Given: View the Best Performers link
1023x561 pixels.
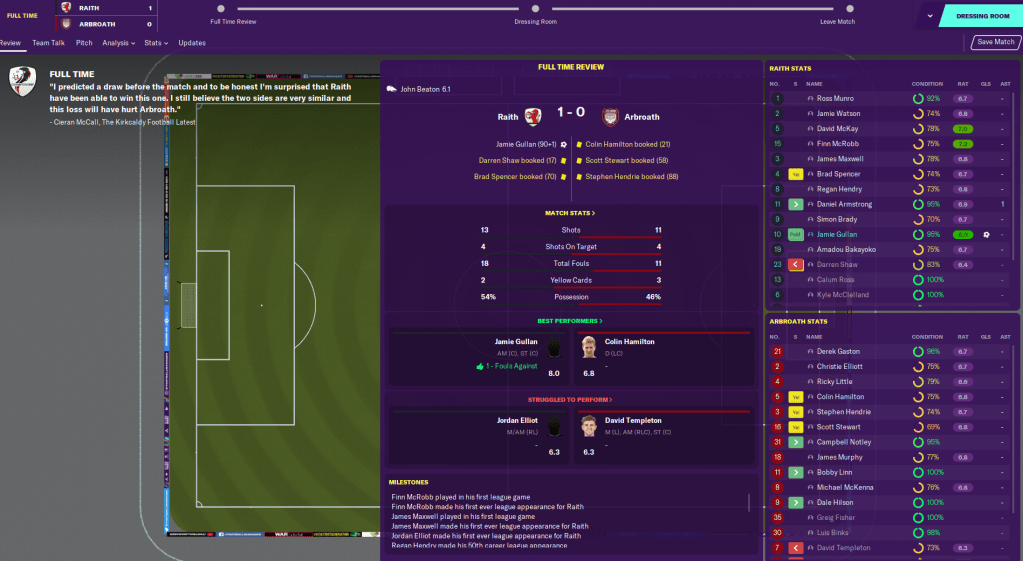Looking at the screenshot, I should click(x=570, y=321).
